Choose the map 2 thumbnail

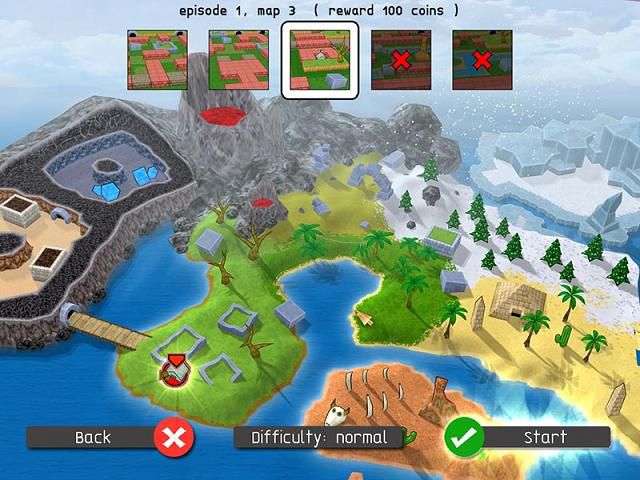pos(238,60)
